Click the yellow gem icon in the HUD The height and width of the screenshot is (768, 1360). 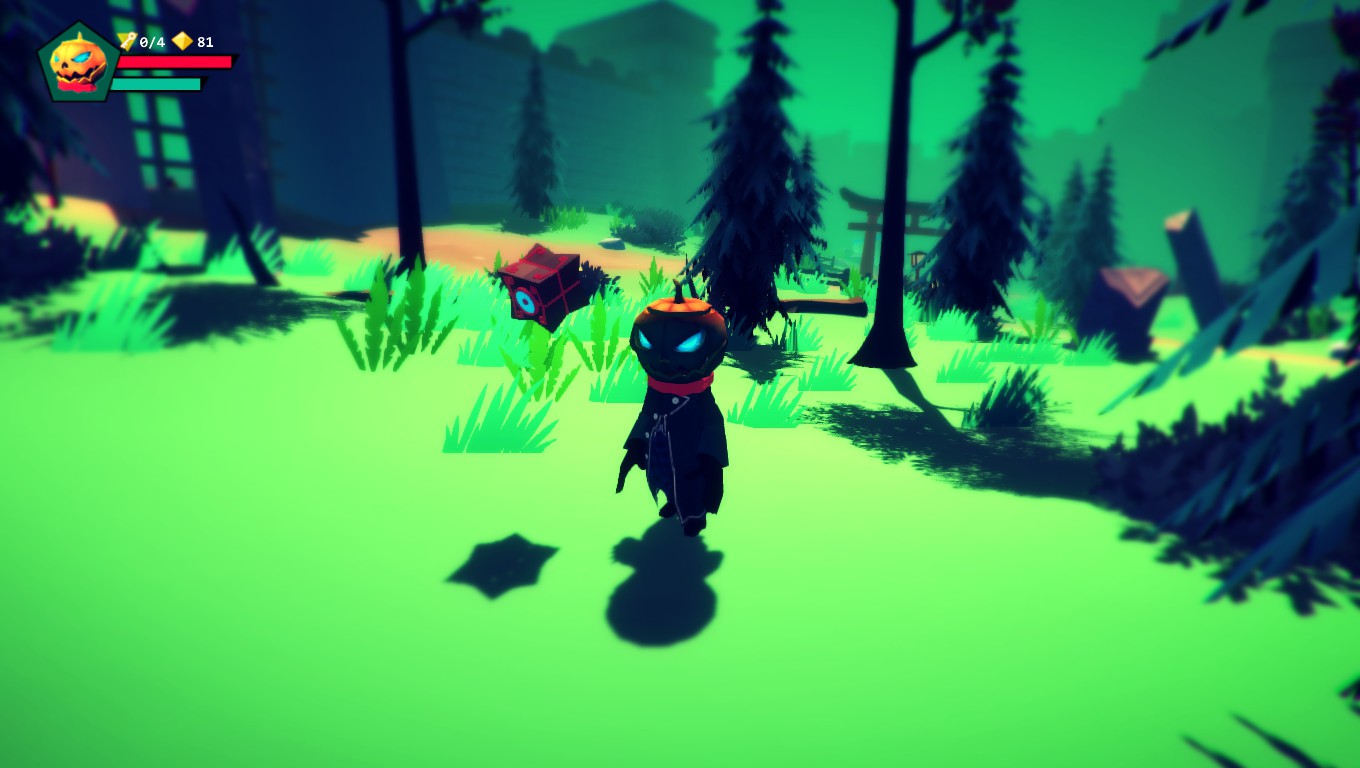[x=183, y=42]
